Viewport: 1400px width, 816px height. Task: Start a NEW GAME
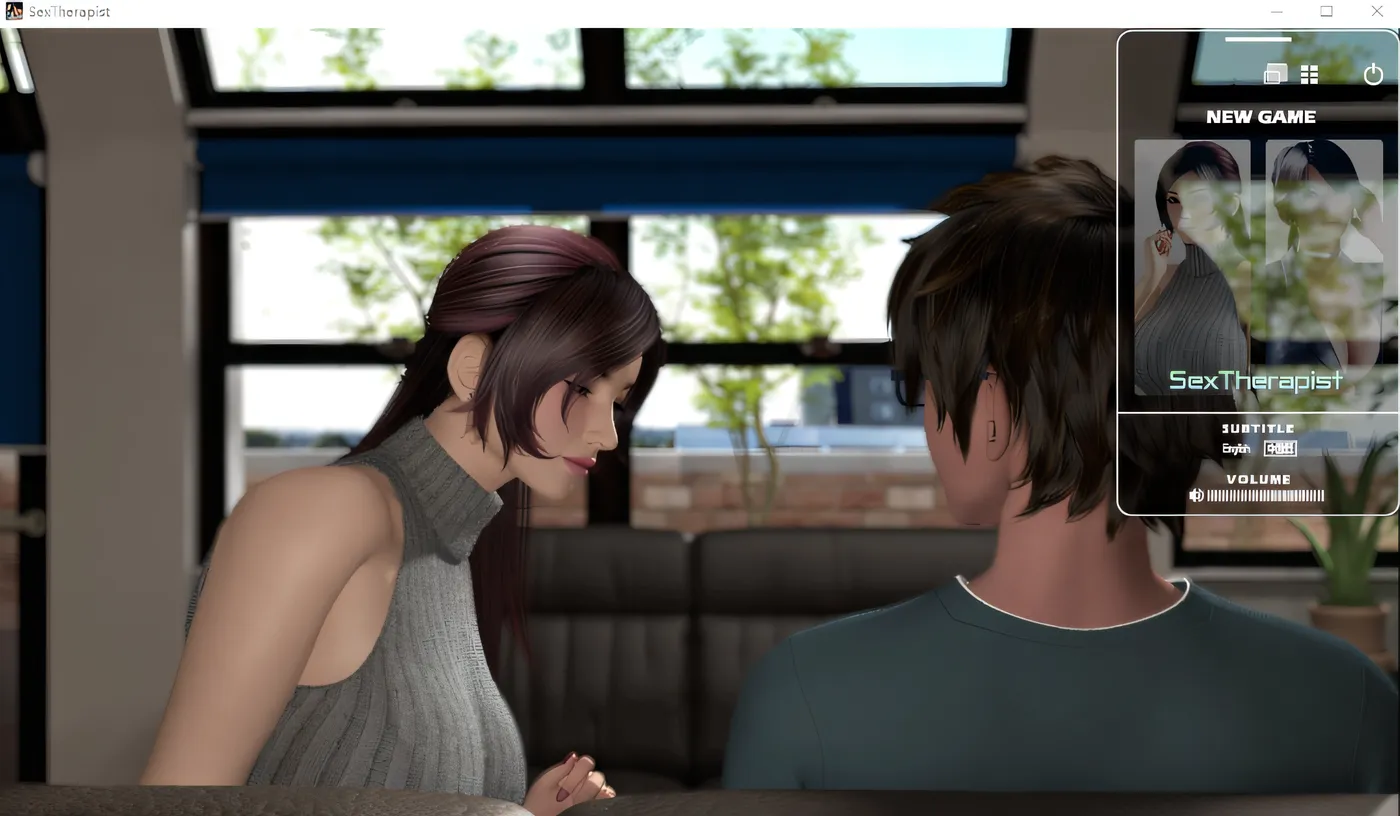click(1260, 116)
